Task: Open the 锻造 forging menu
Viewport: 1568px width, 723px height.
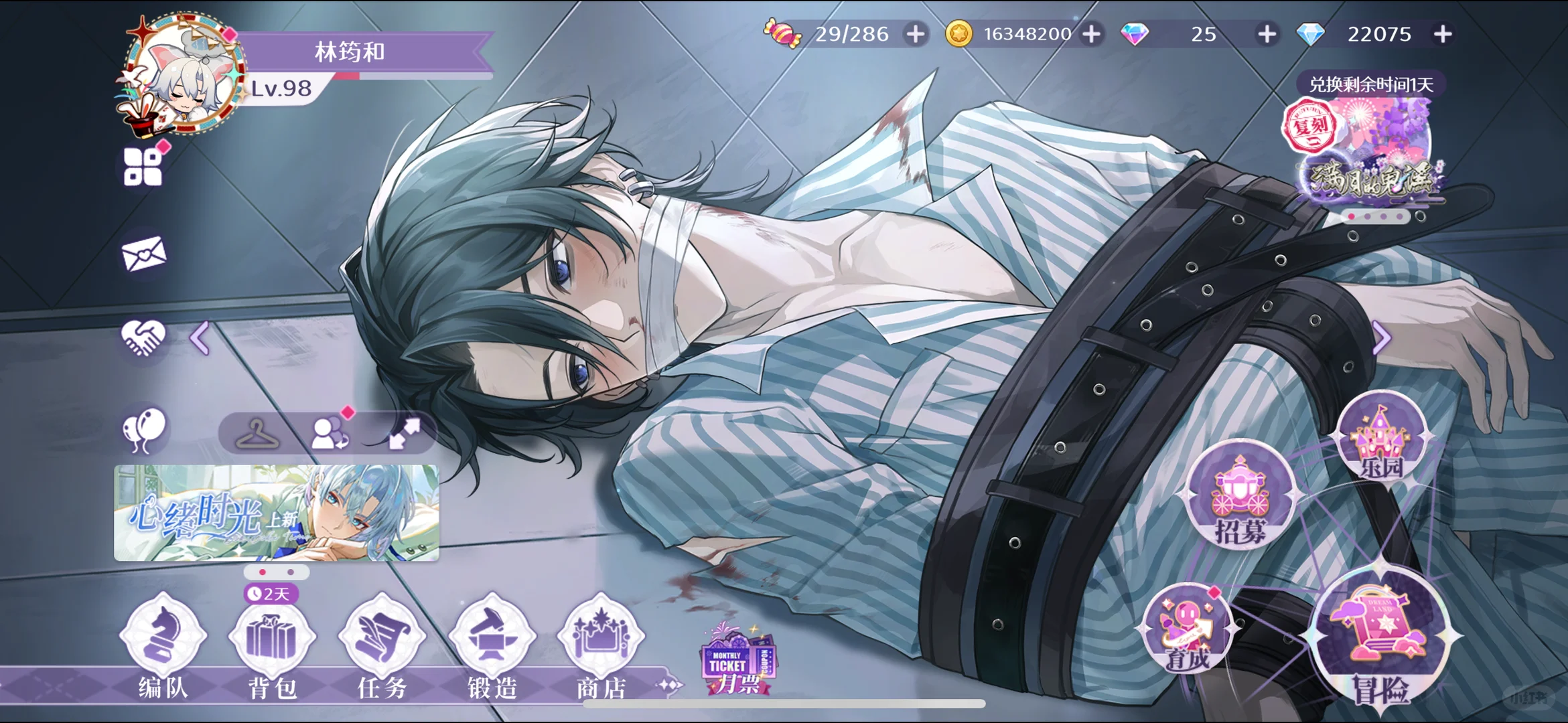Action: [x=492, y=643]
